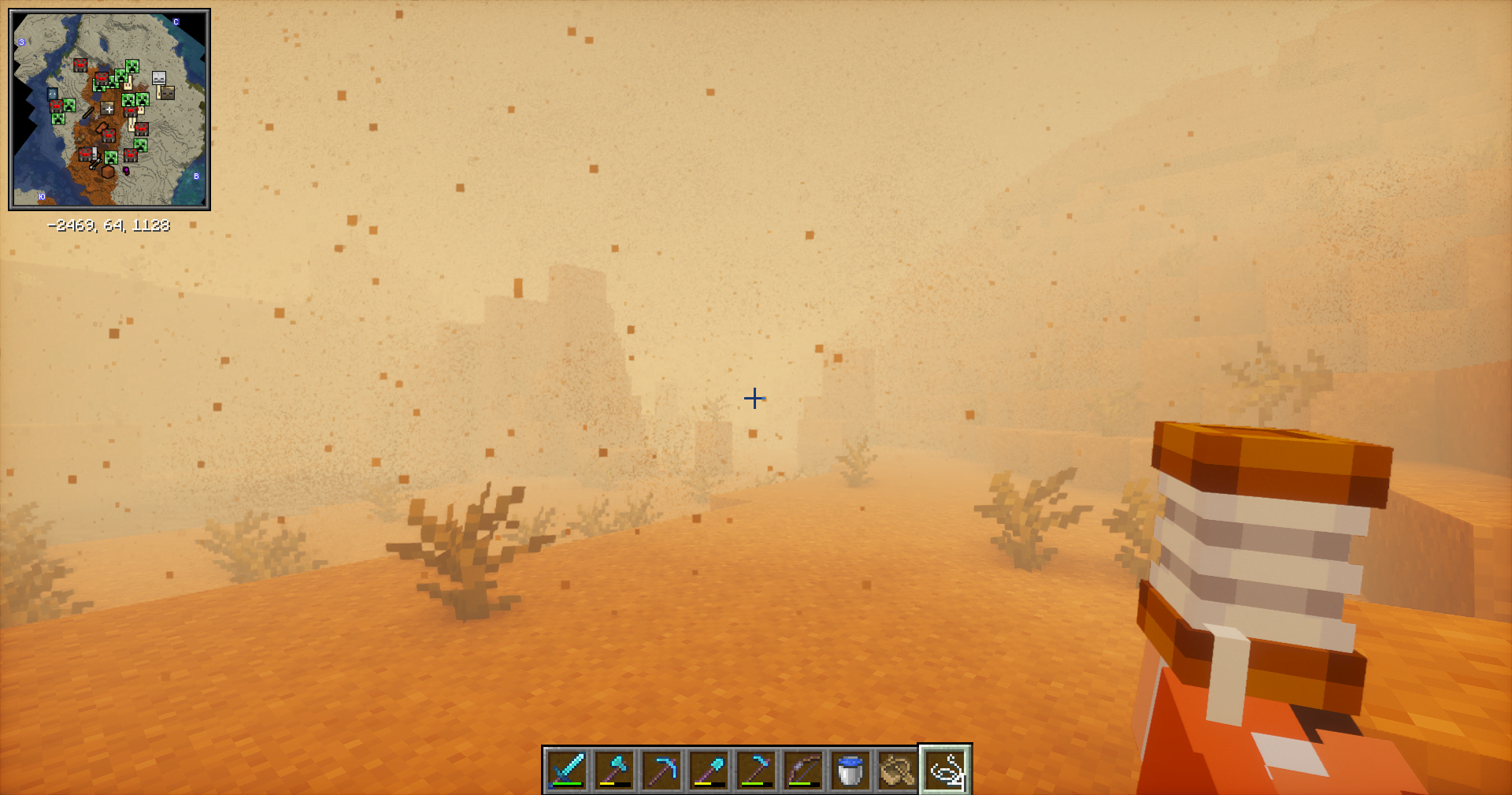1512x795 pixels.
Task: Click the minimap border frame
Action: (x=13, y=110)
